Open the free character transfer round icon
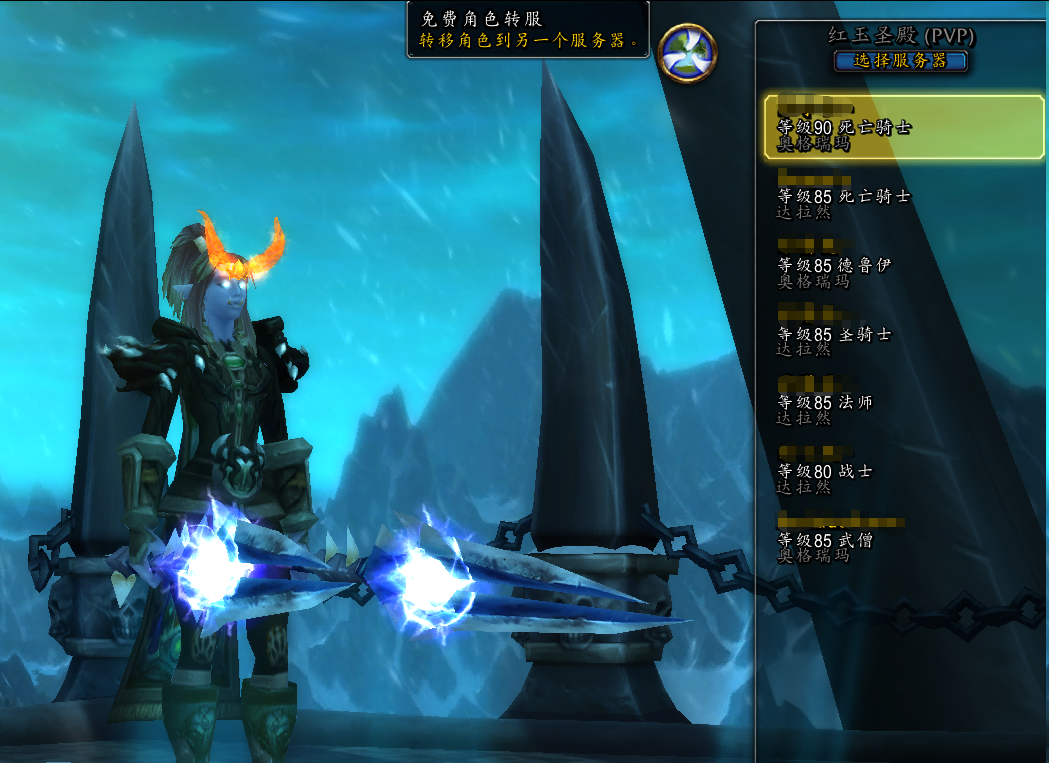 point(688,53)
